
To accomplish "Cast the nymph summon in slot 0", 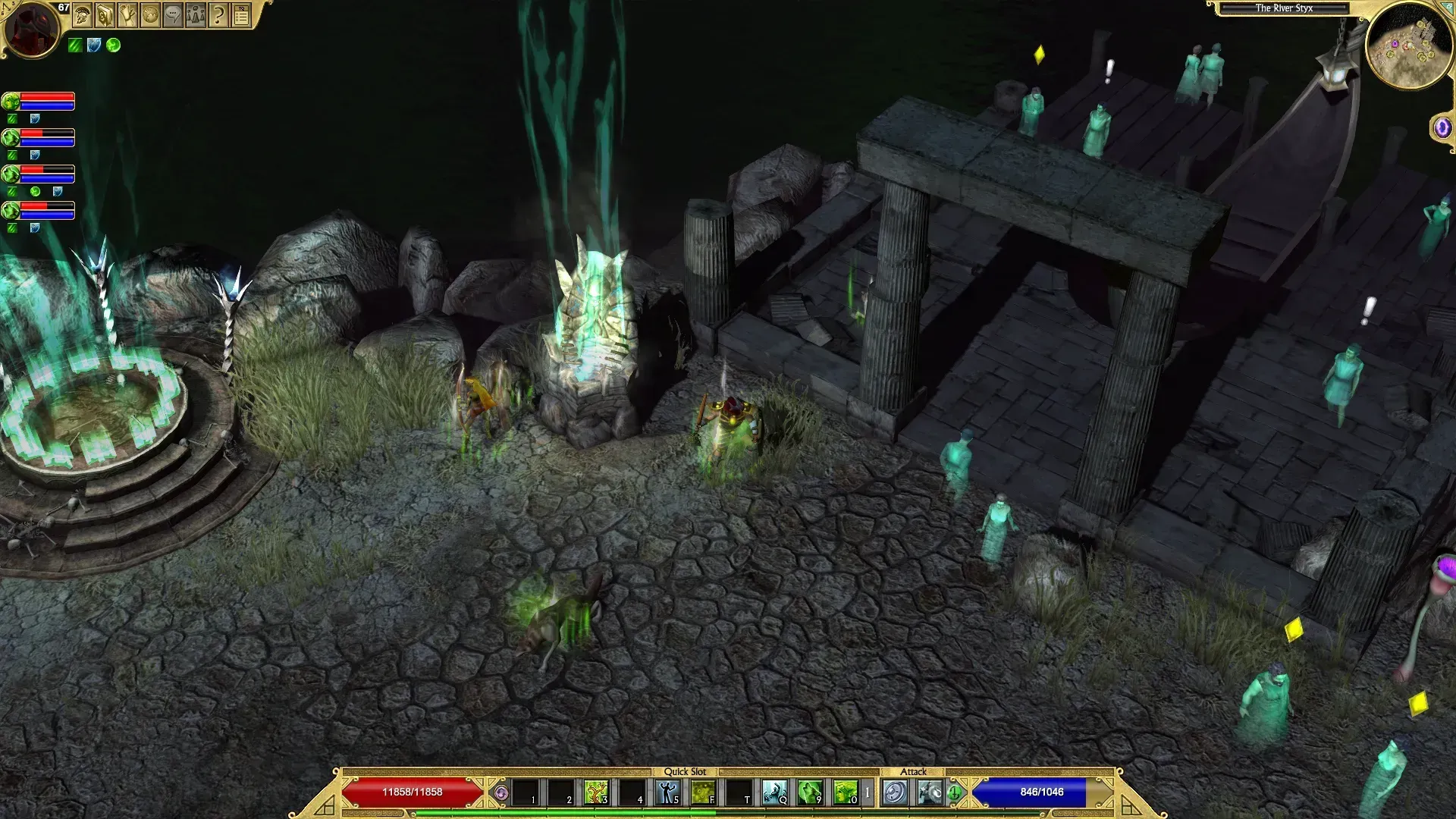I will (x=845, y=792).
